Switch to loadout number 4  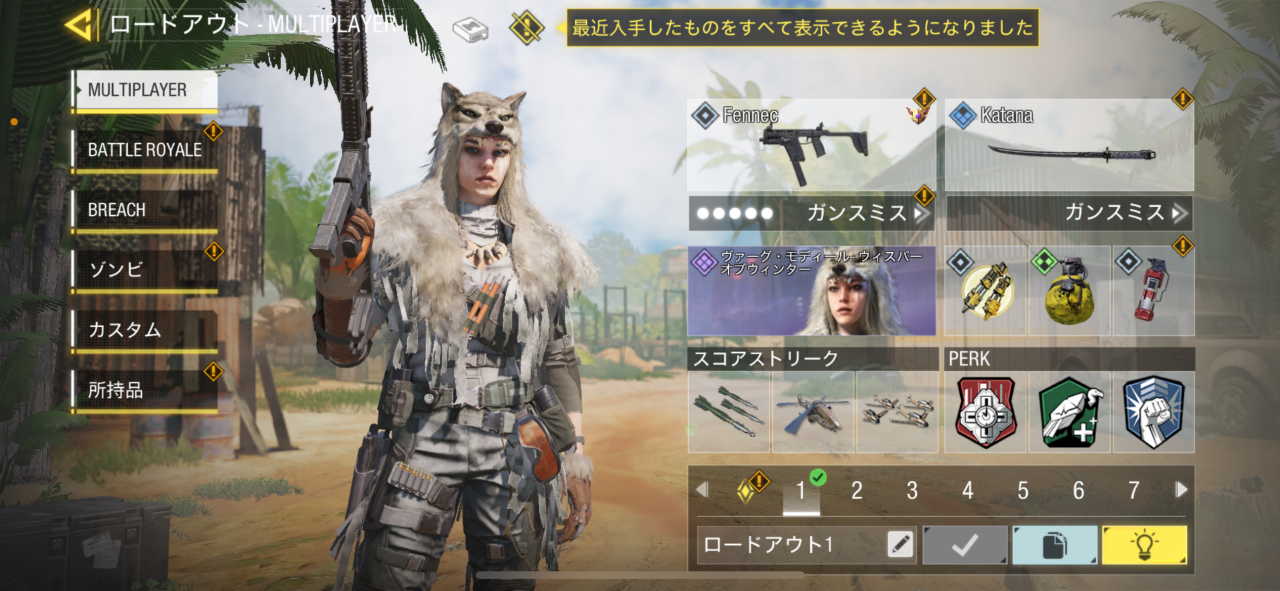pos(967,490)
